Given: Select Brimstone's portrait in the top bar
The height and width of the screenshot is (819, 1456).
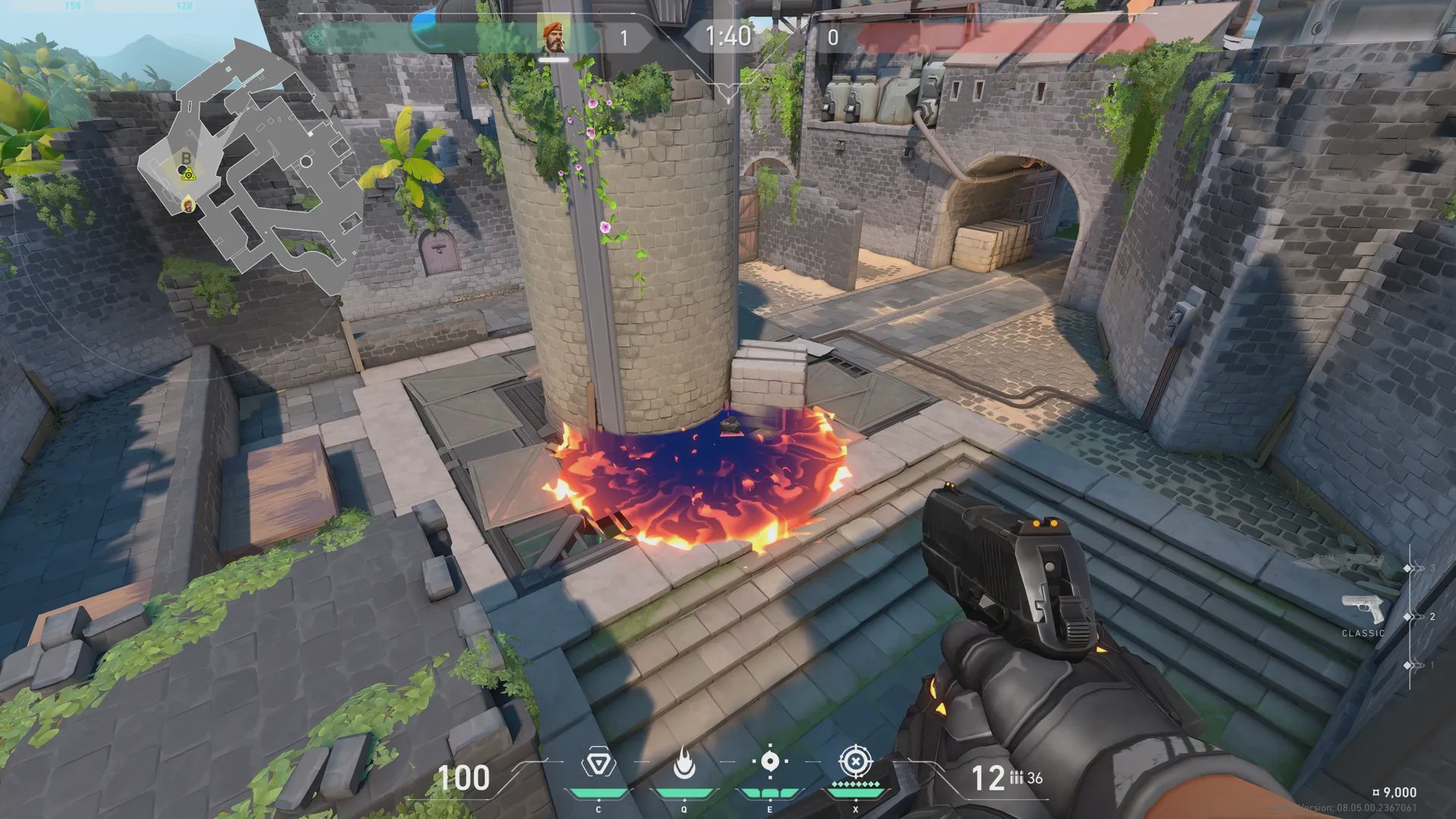Looking at the screenshot, I should point(554,36).
